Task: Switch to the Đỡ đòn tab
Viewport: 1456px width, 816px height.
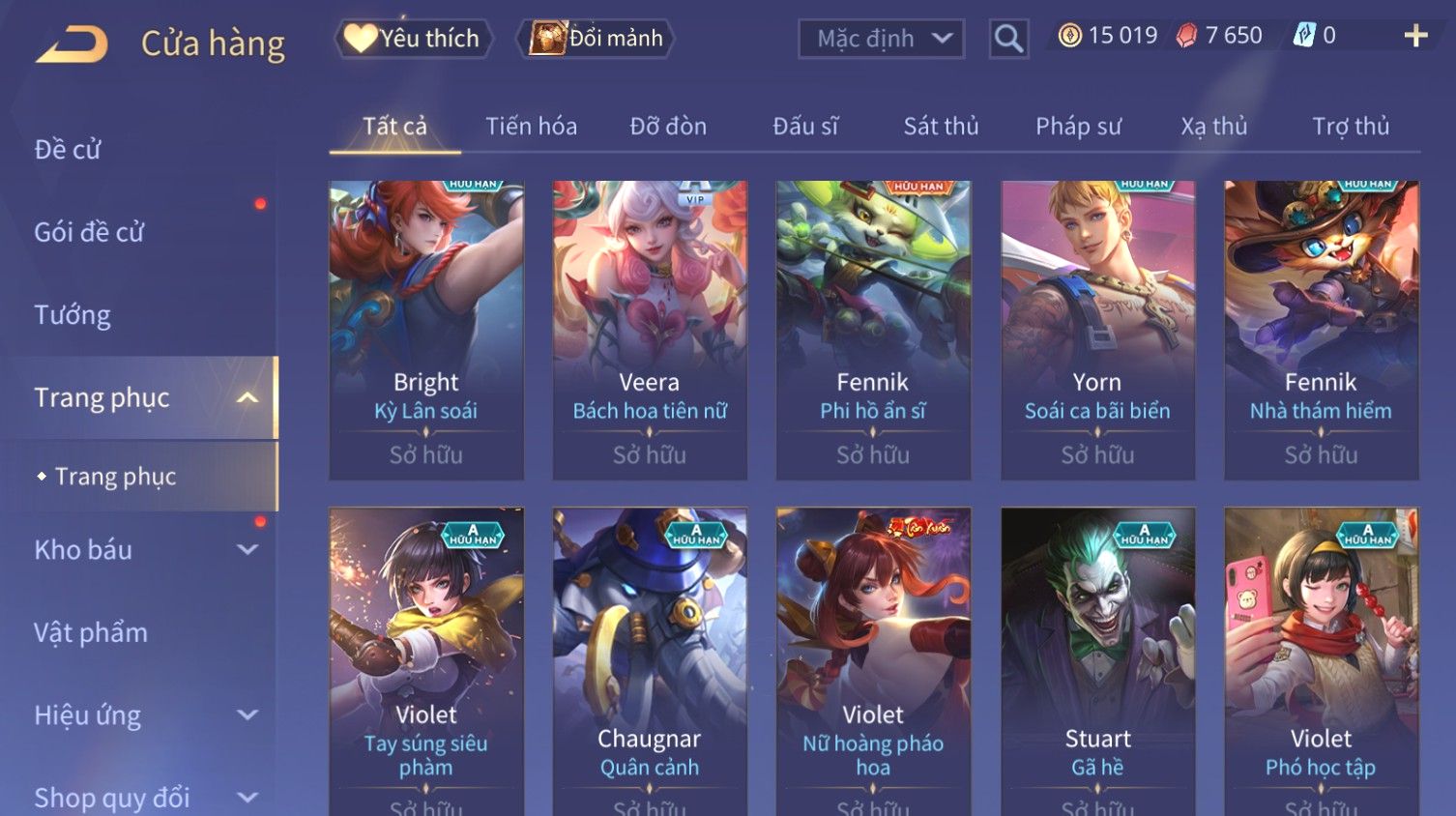Action: coord(668,127)
